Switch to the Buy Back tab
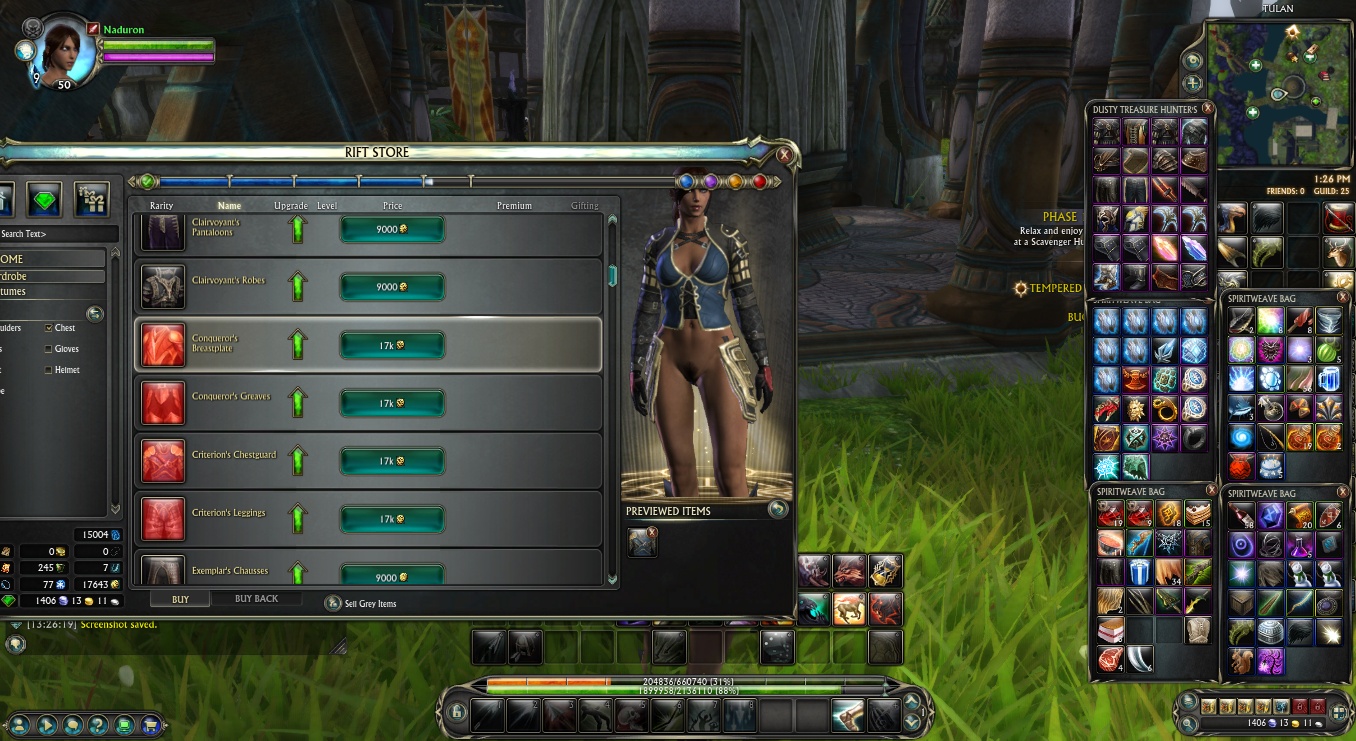1356x741 pixels. click(x=256, y=599)
